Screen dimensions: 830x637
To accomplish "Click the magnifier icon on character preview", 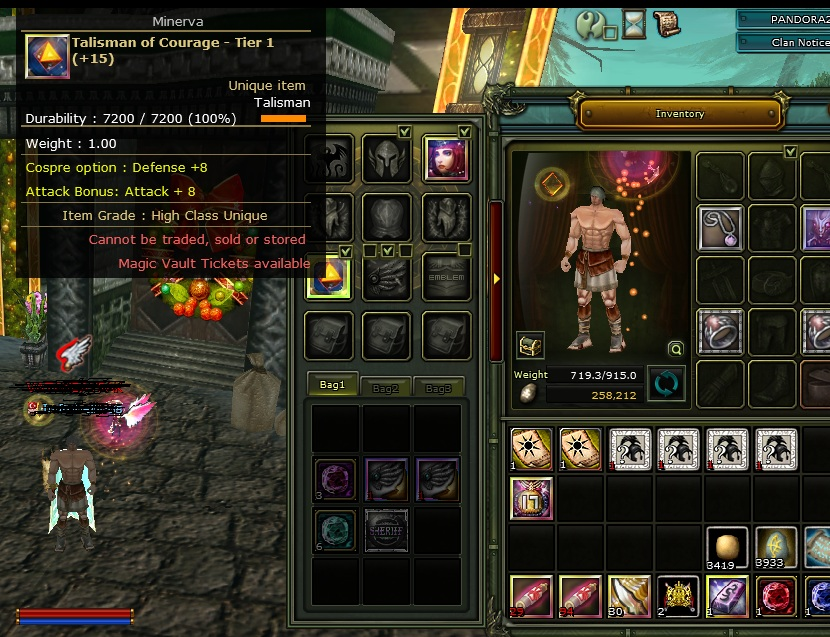I will [x=676, y=349].
